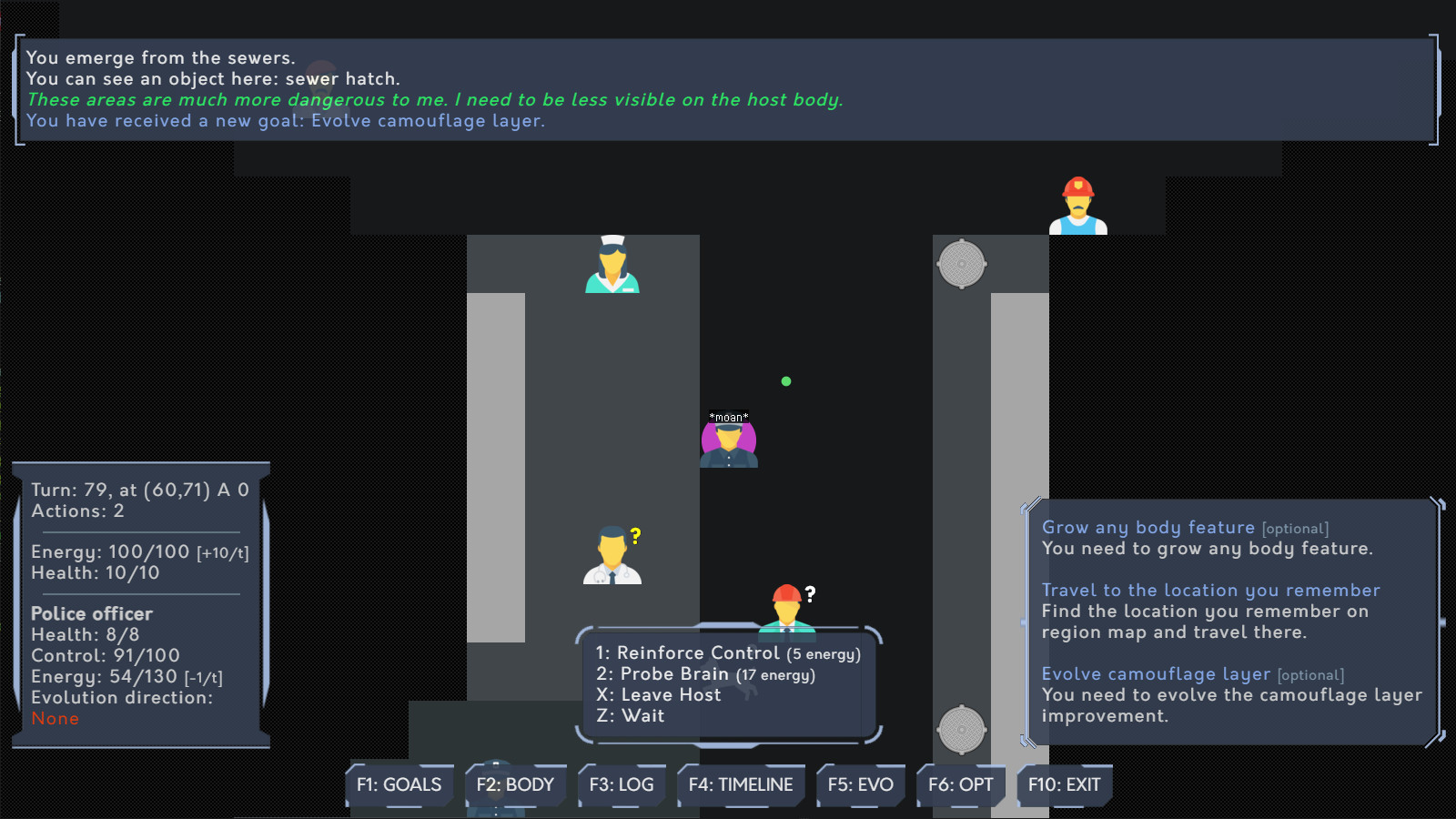
Task: Open the F5: EVO evolution menu
Action: (x=860, y=784)
